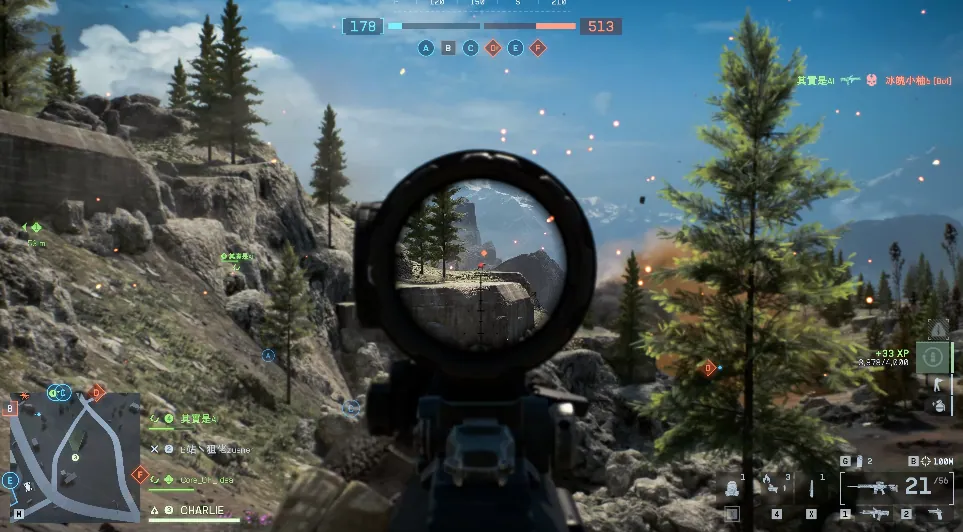
Task: Switch to the pistol in slot 2
Action: coord(932,513)
